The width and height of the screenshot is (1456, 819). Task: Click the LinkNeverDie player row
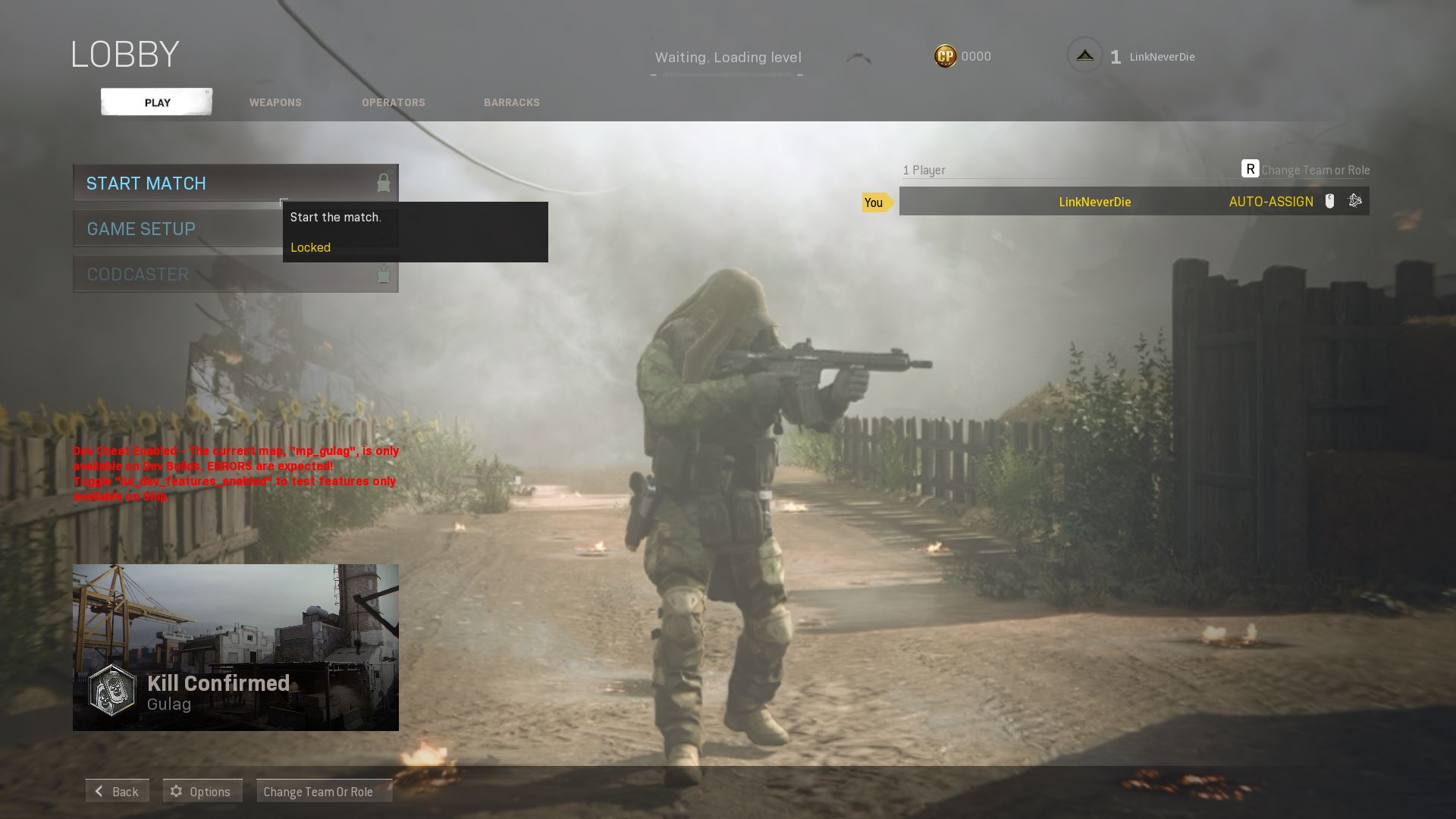[x=1094, y=202]
